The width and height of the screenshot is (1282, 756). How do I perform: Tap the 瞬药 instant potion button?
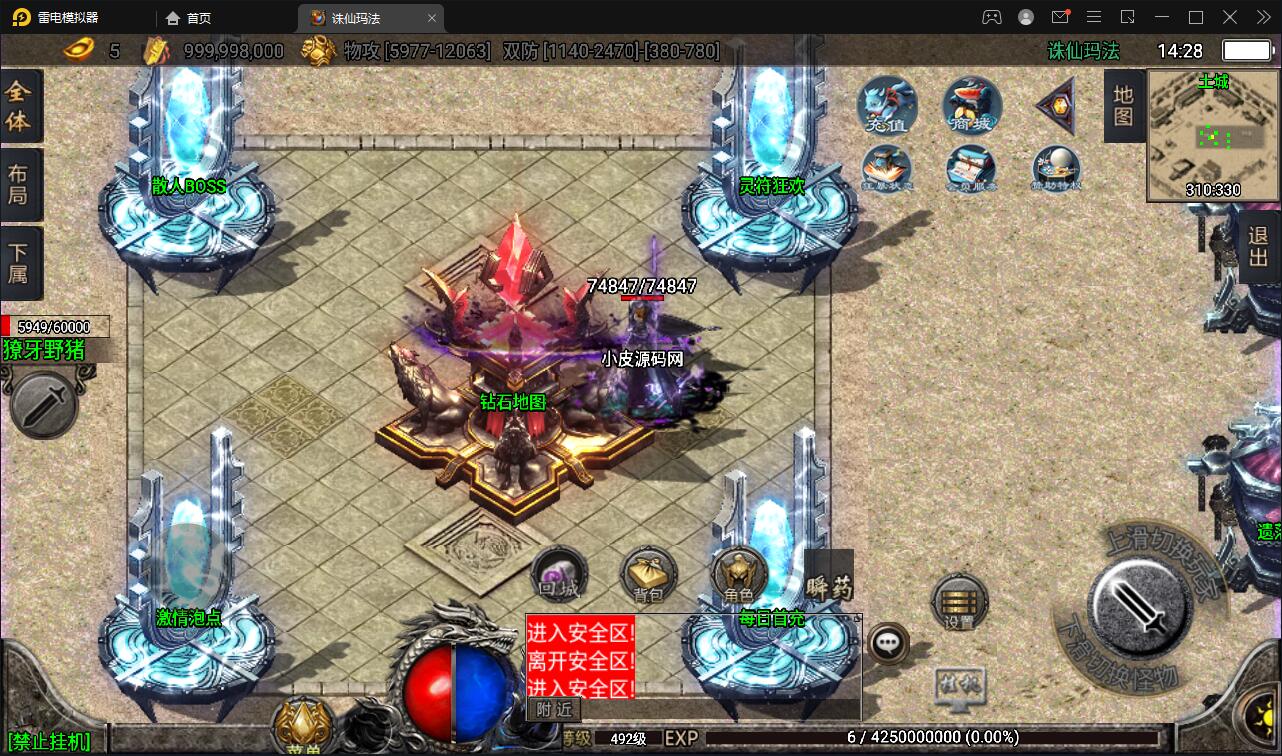pyautogui.click(x=829, y=578)
